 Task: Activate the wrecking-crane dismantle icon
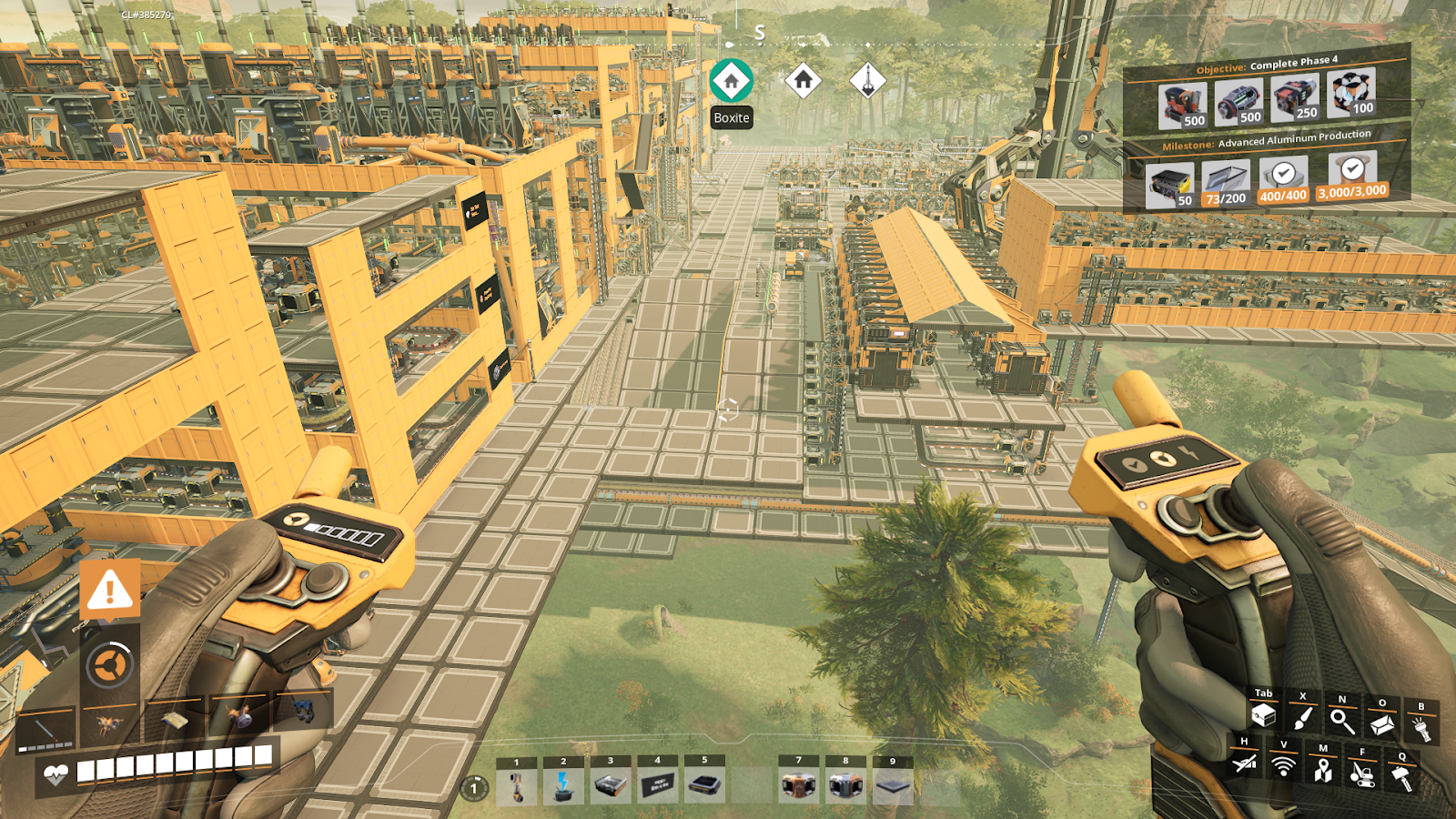[1361, 773]
